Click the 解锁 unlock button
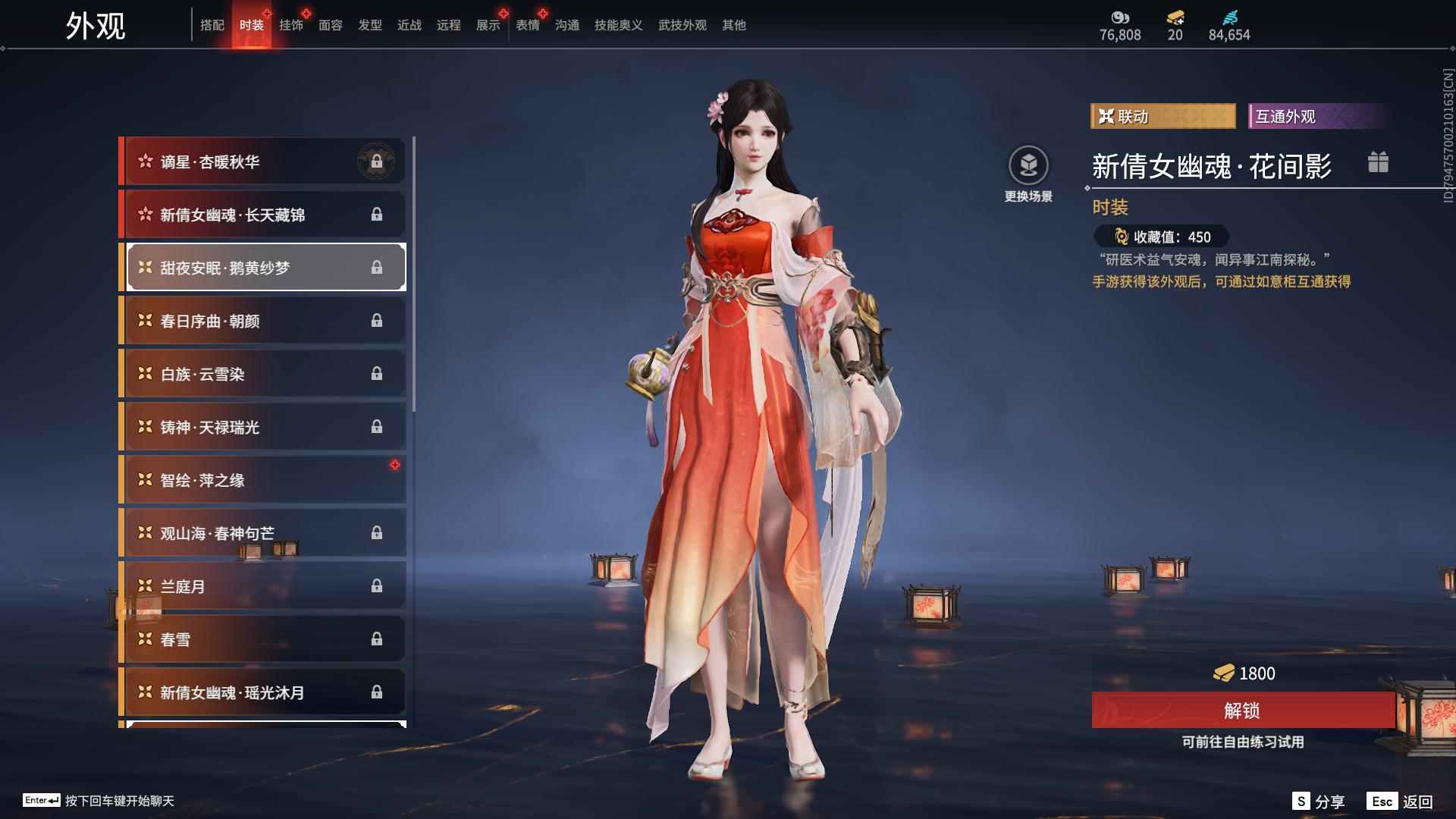Screen dimensions: 1456x819 pos(1241,711)
